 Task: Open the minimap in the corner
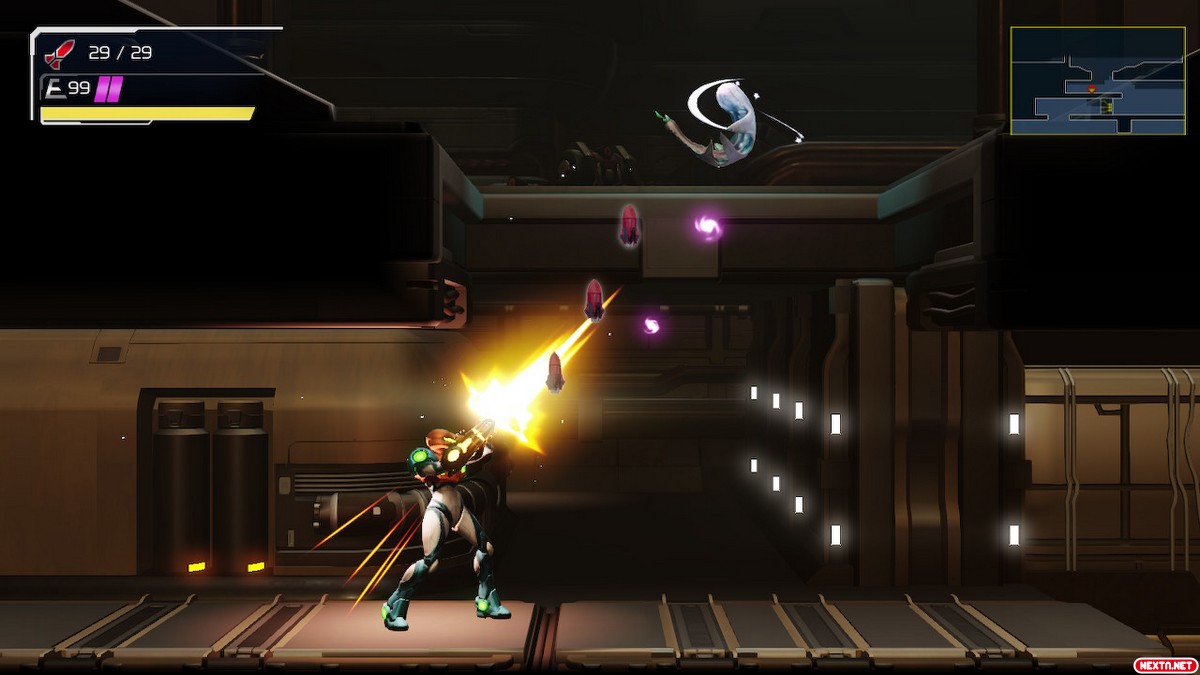(1097, 81)
